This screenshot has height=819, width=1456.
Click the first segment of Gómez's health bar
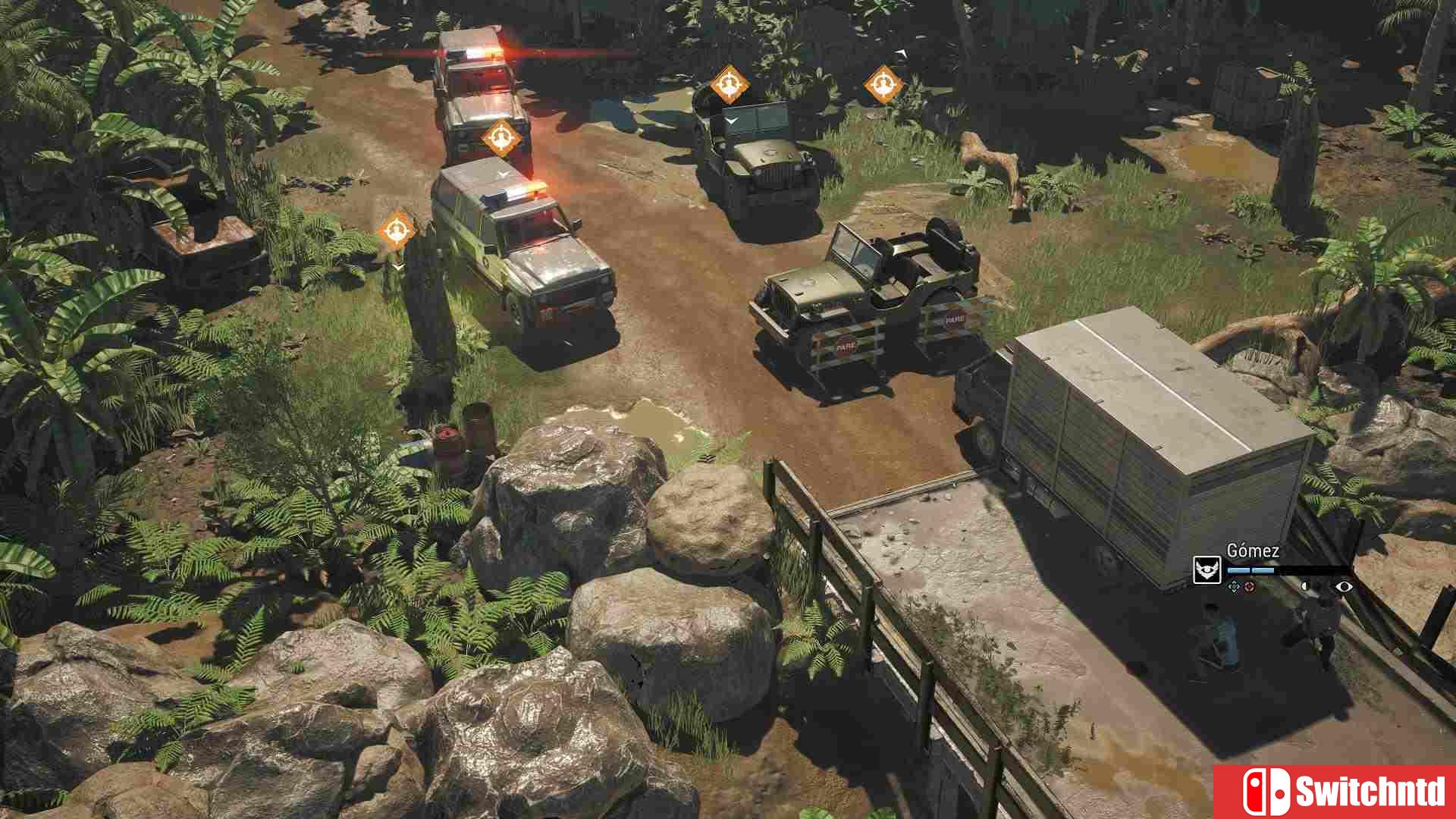[1238, 570]
